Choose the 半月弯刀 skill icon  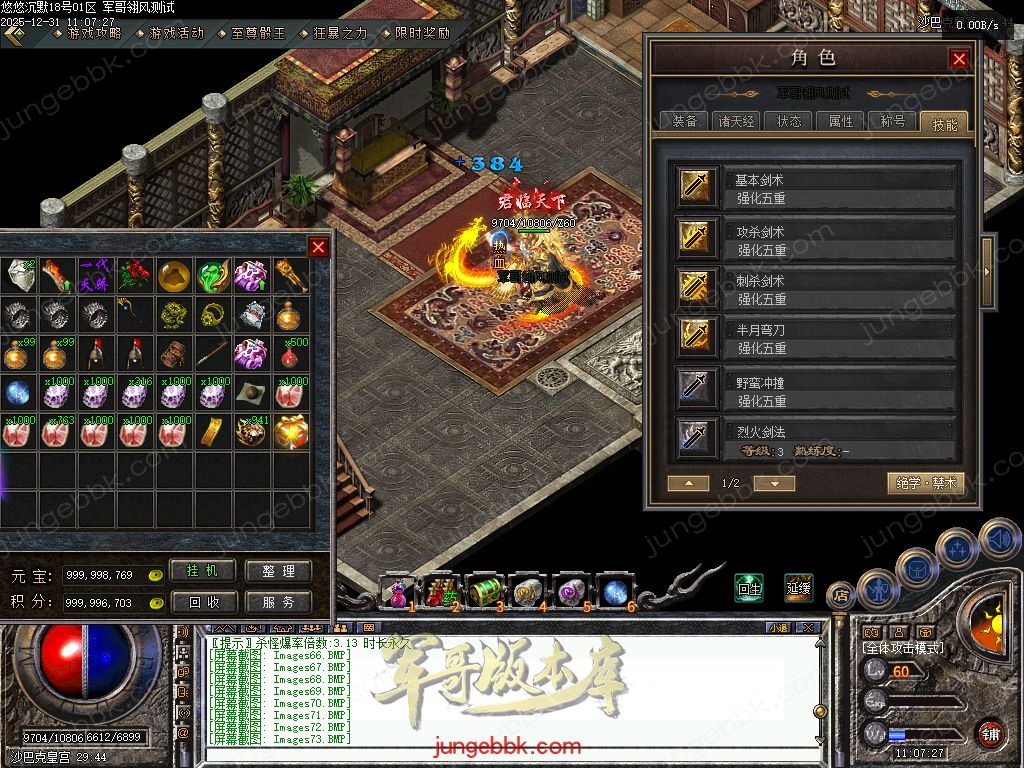695,335
